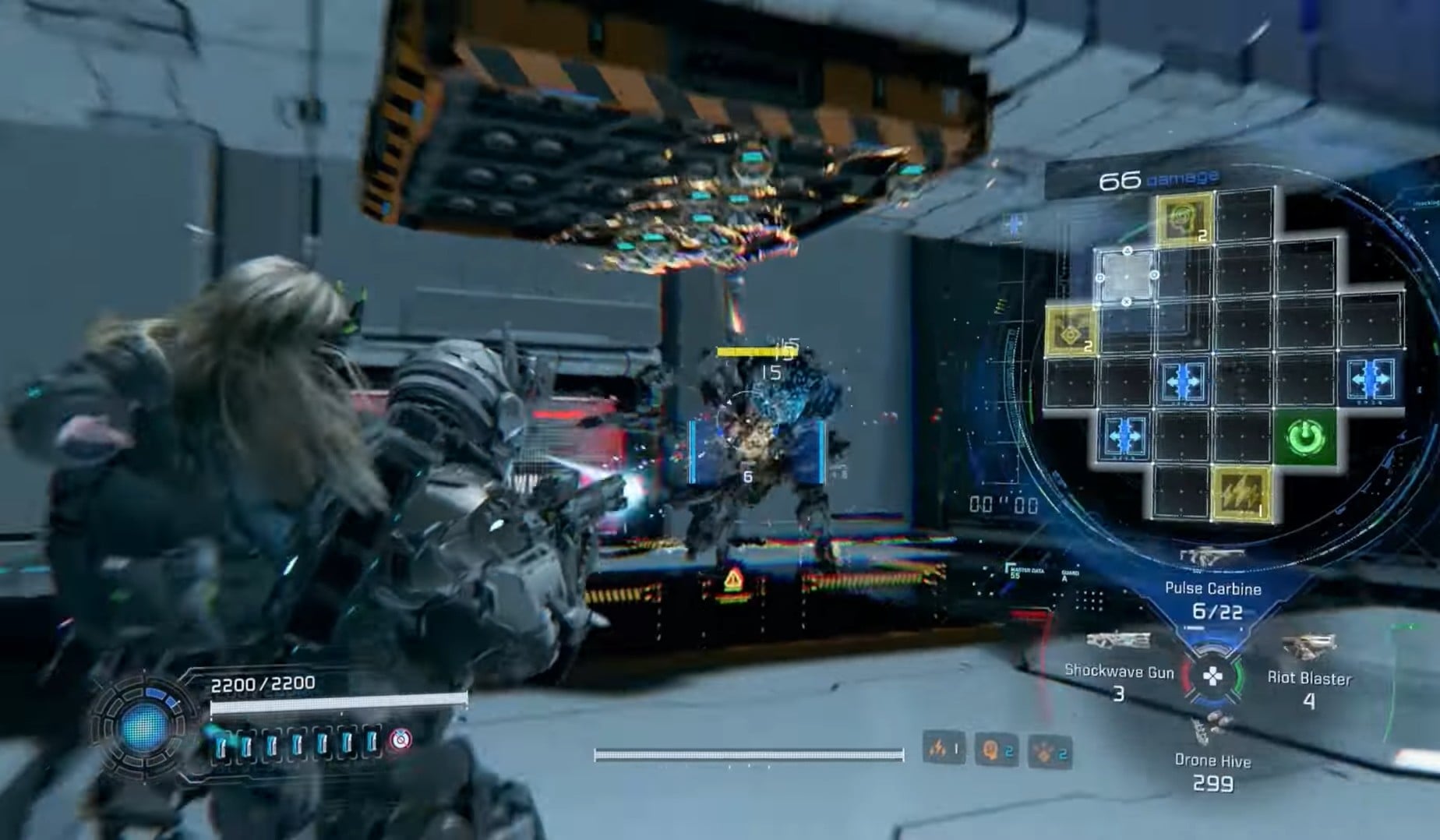Click the glowing blue orb gauge
This screenshot has width=1440, height=840.
coord(143,726)
